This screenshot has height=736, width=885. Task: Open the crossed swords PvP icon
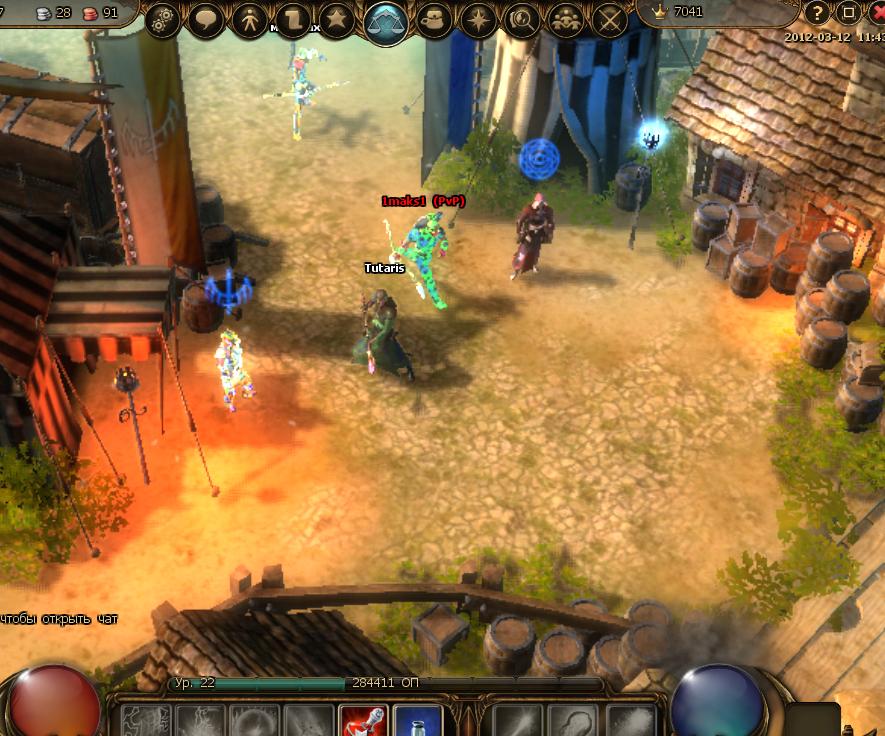coord(609,20)
